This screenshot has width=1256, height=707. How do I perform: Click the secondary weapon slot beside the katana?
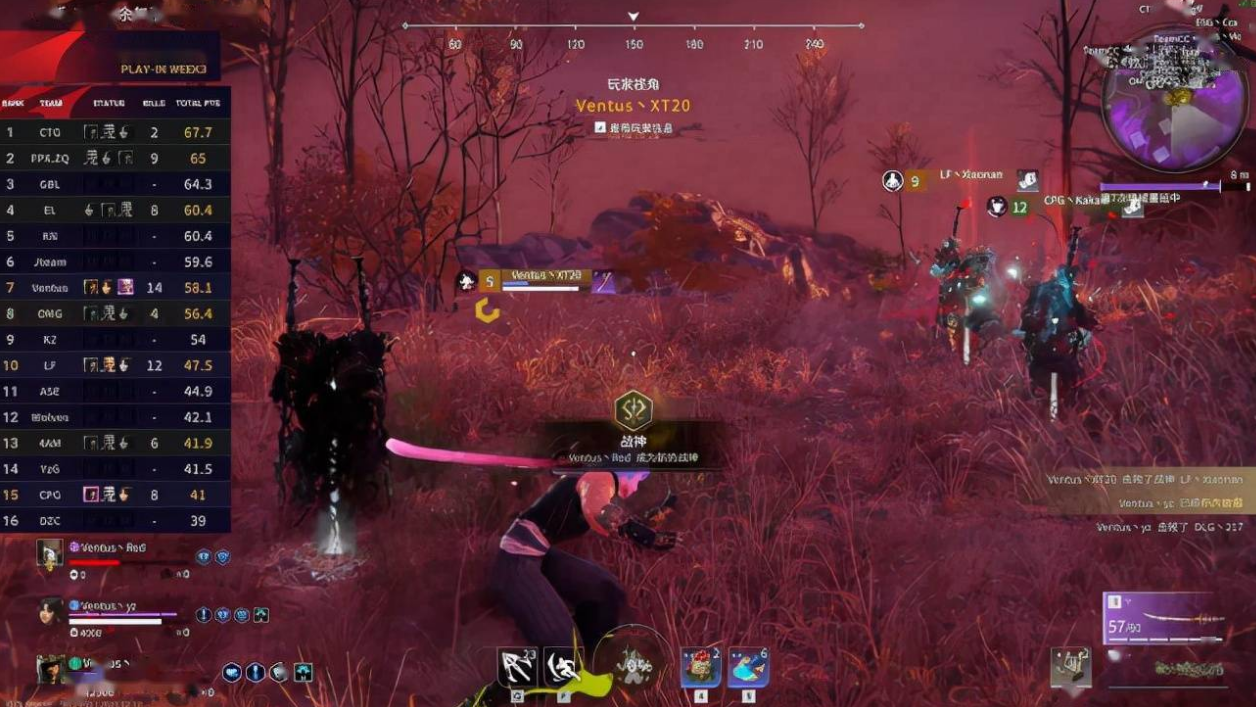[1071, 667]
